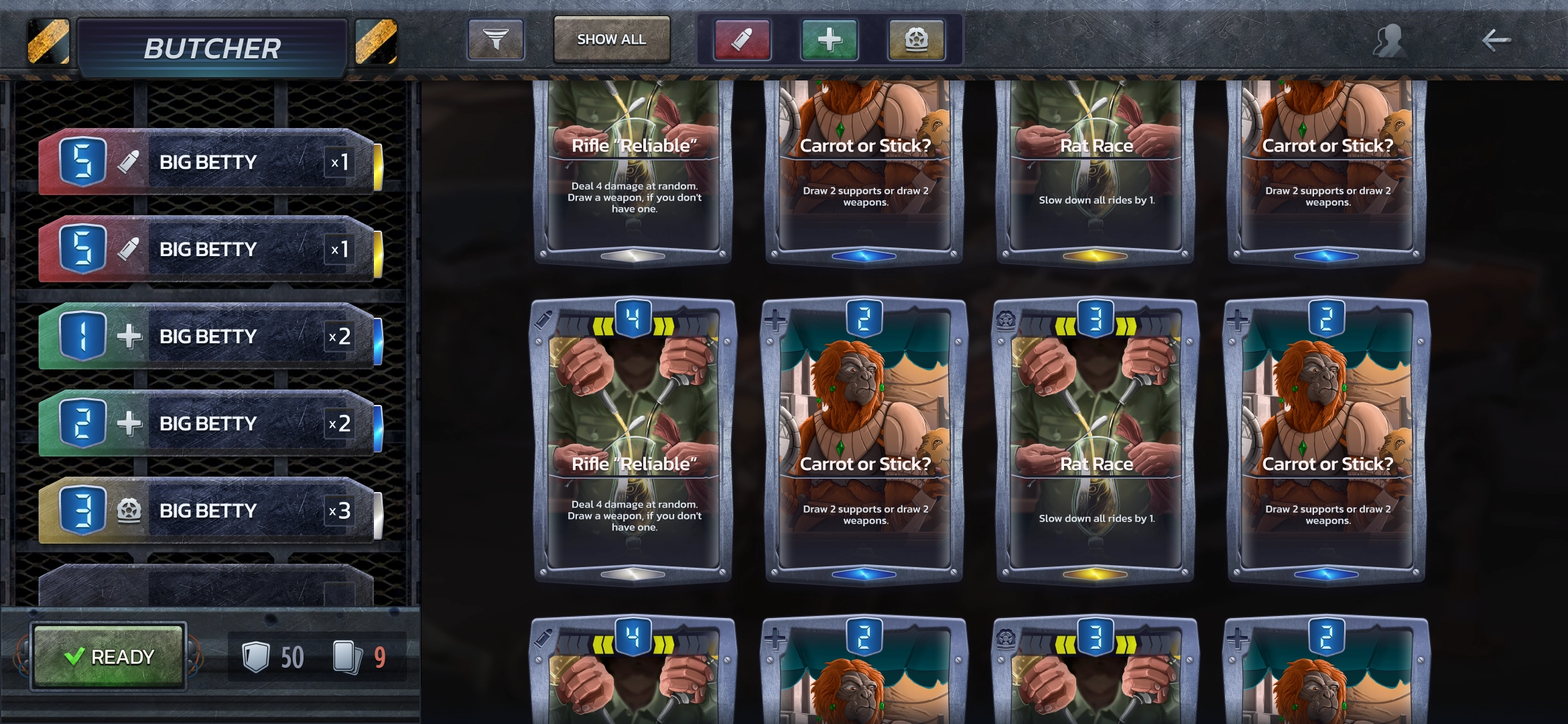Click the plus support icon on Carrot or Stick card

(776, 321)
